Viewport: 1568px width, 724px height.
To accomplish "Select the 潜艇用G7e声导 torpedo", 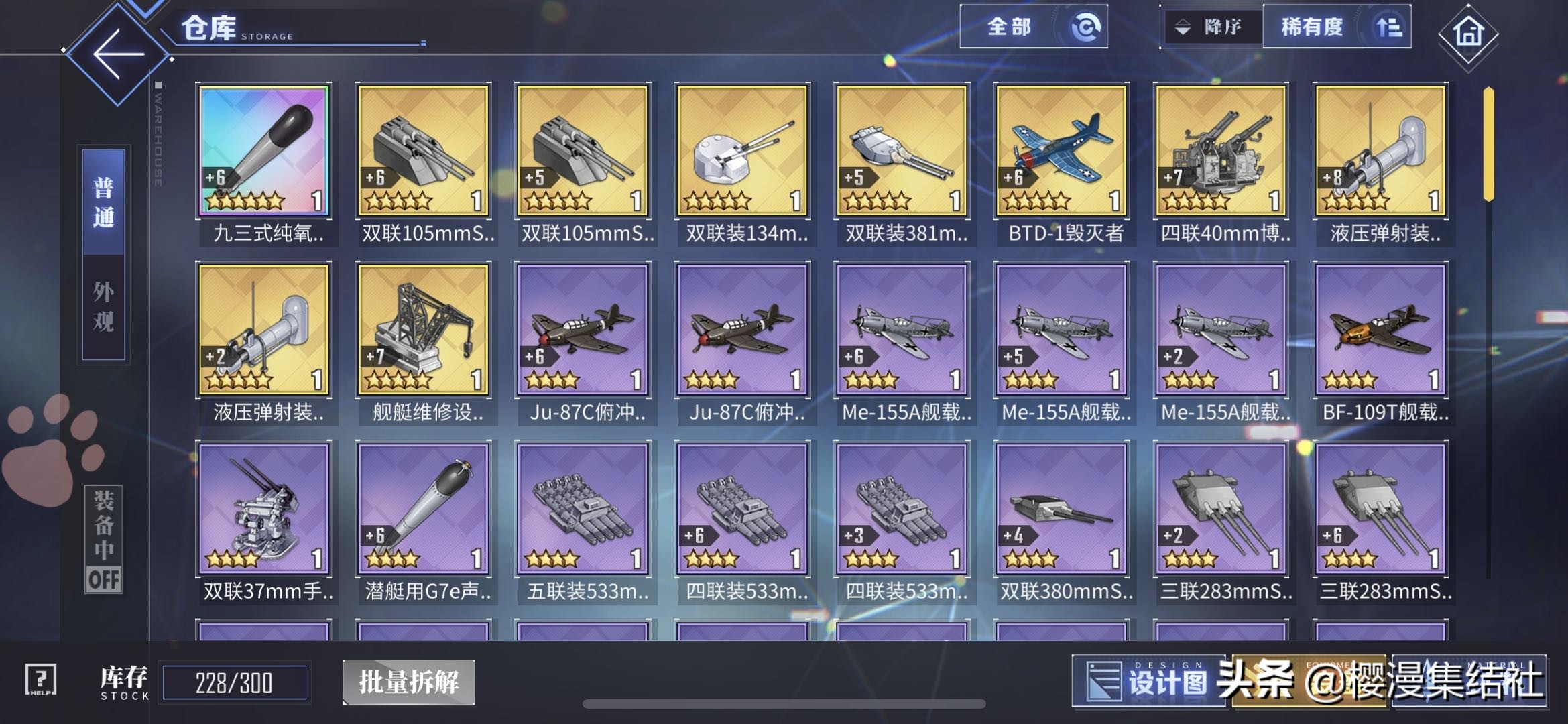I will tap(424, 509).
